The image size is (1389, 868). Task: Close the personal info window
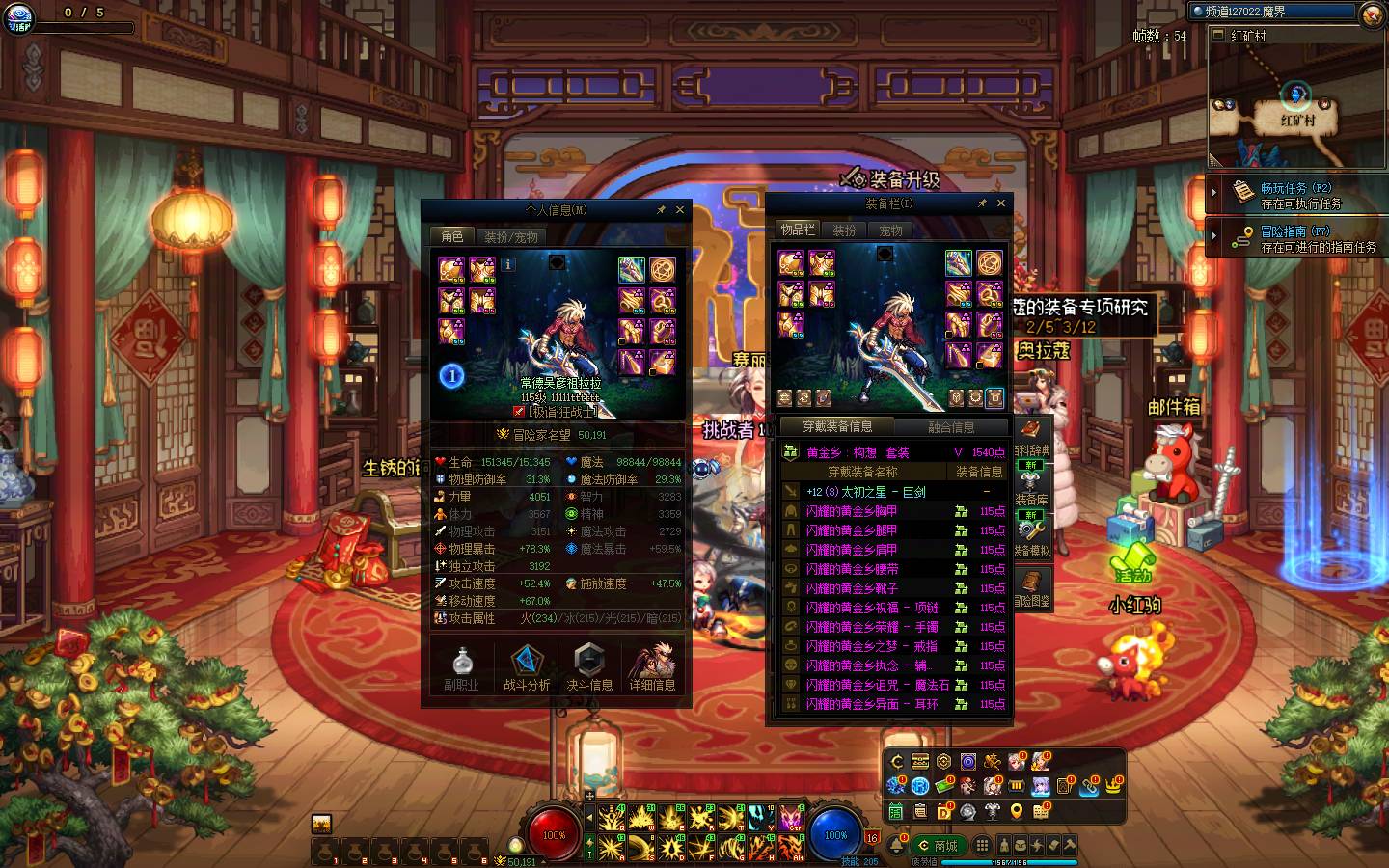tap(680, 209)
